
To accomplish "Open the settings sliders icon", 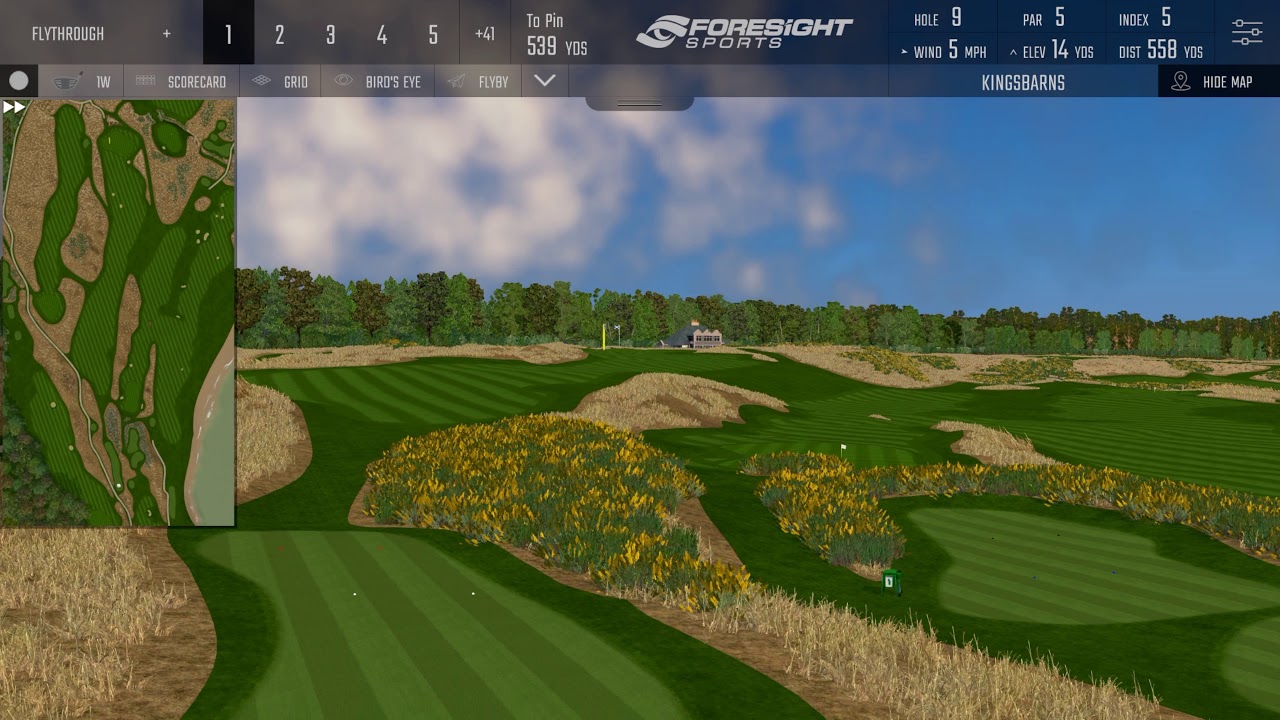I will 1247,32.
